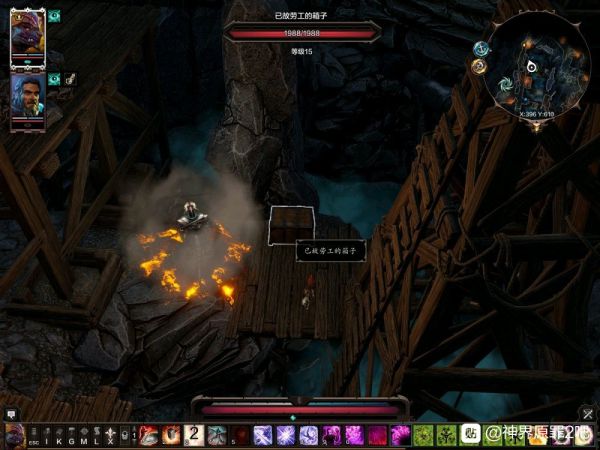Open the G crafting button on hotbar
The height and width of the screenshot is (450, 600).
click(x=72, y=435)
